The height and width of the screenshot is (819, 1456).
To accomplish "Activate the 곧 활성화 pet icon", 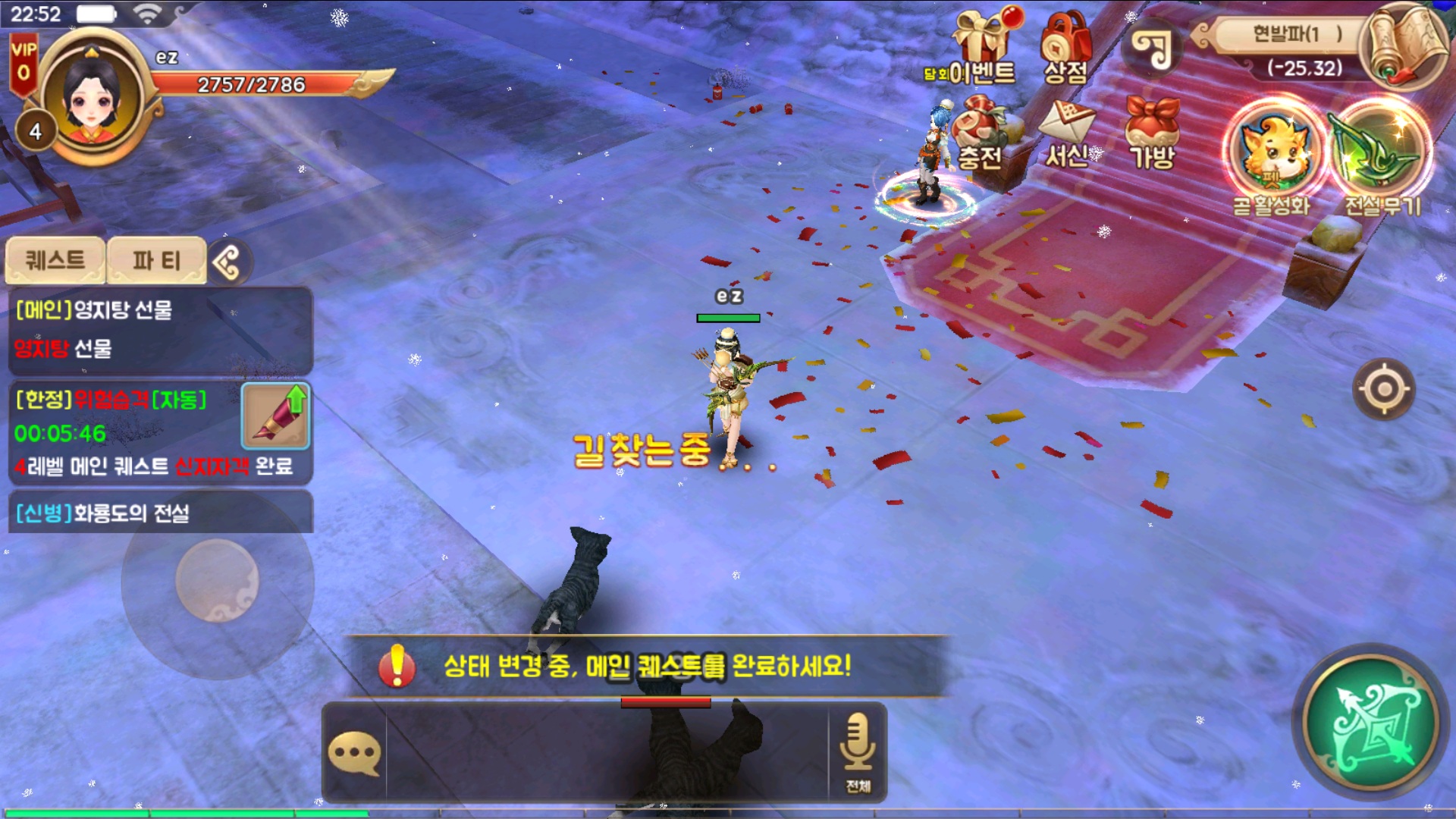I will [1272, 152].
